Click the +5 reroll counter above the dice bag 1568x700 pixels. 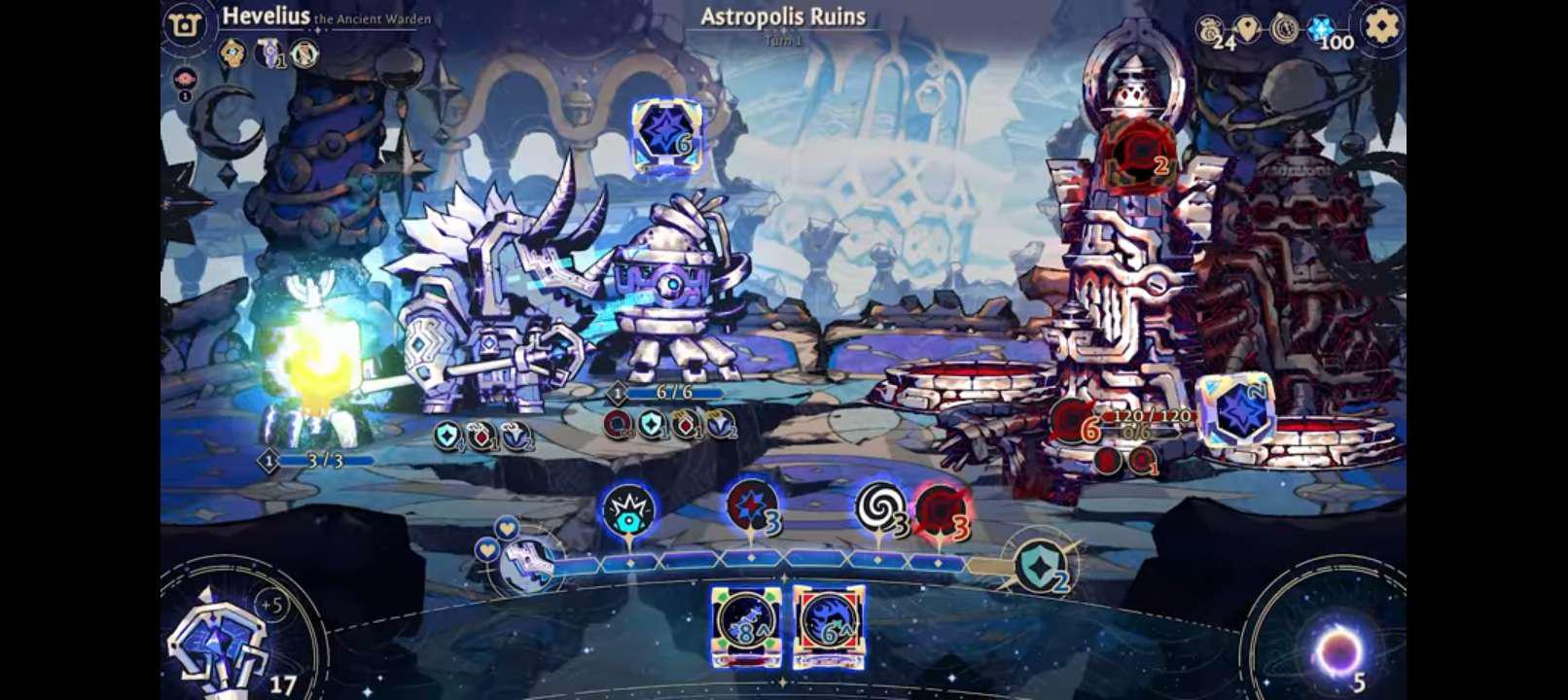coord(271,606)
